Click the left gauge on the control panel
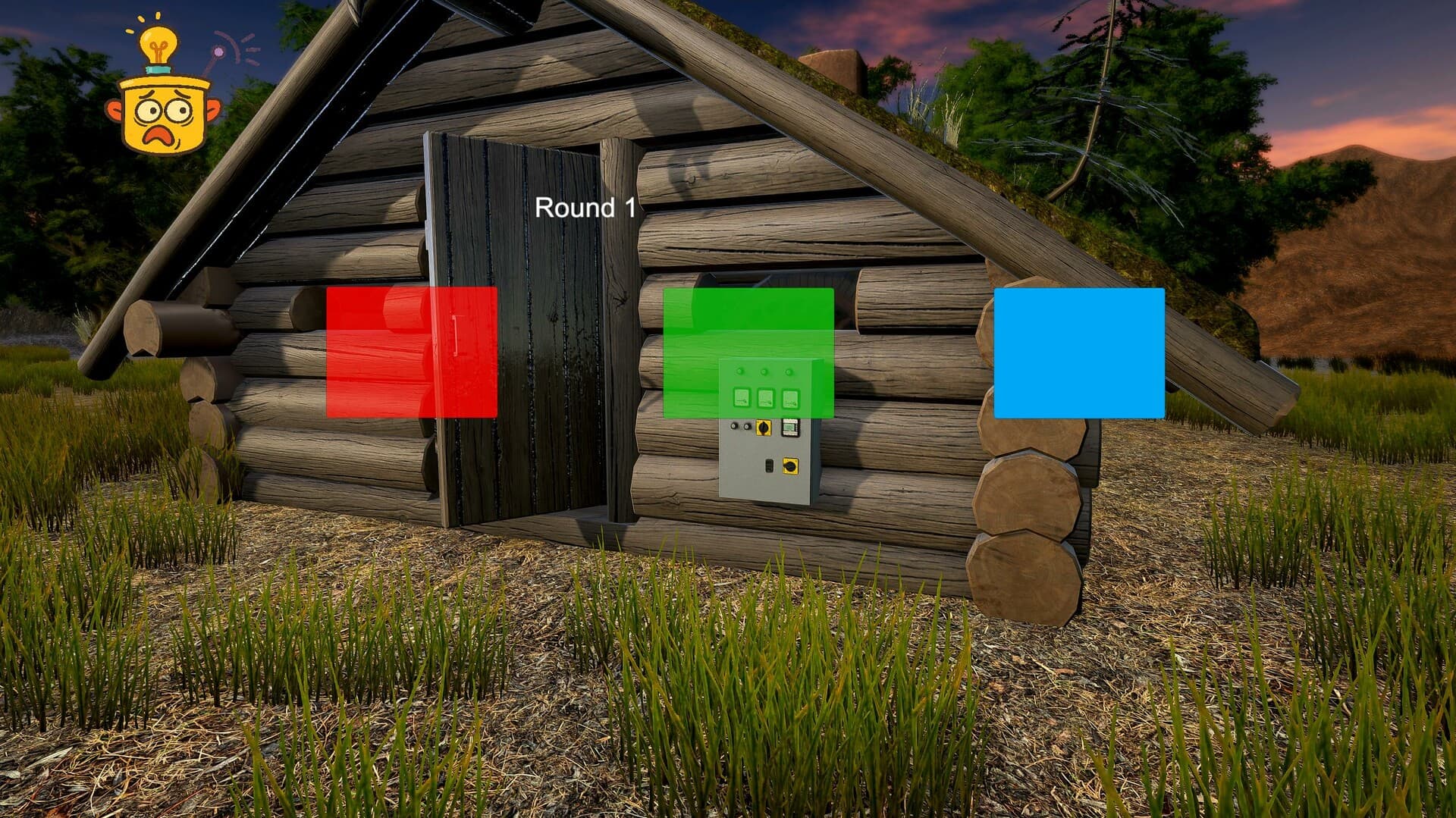 741,397
